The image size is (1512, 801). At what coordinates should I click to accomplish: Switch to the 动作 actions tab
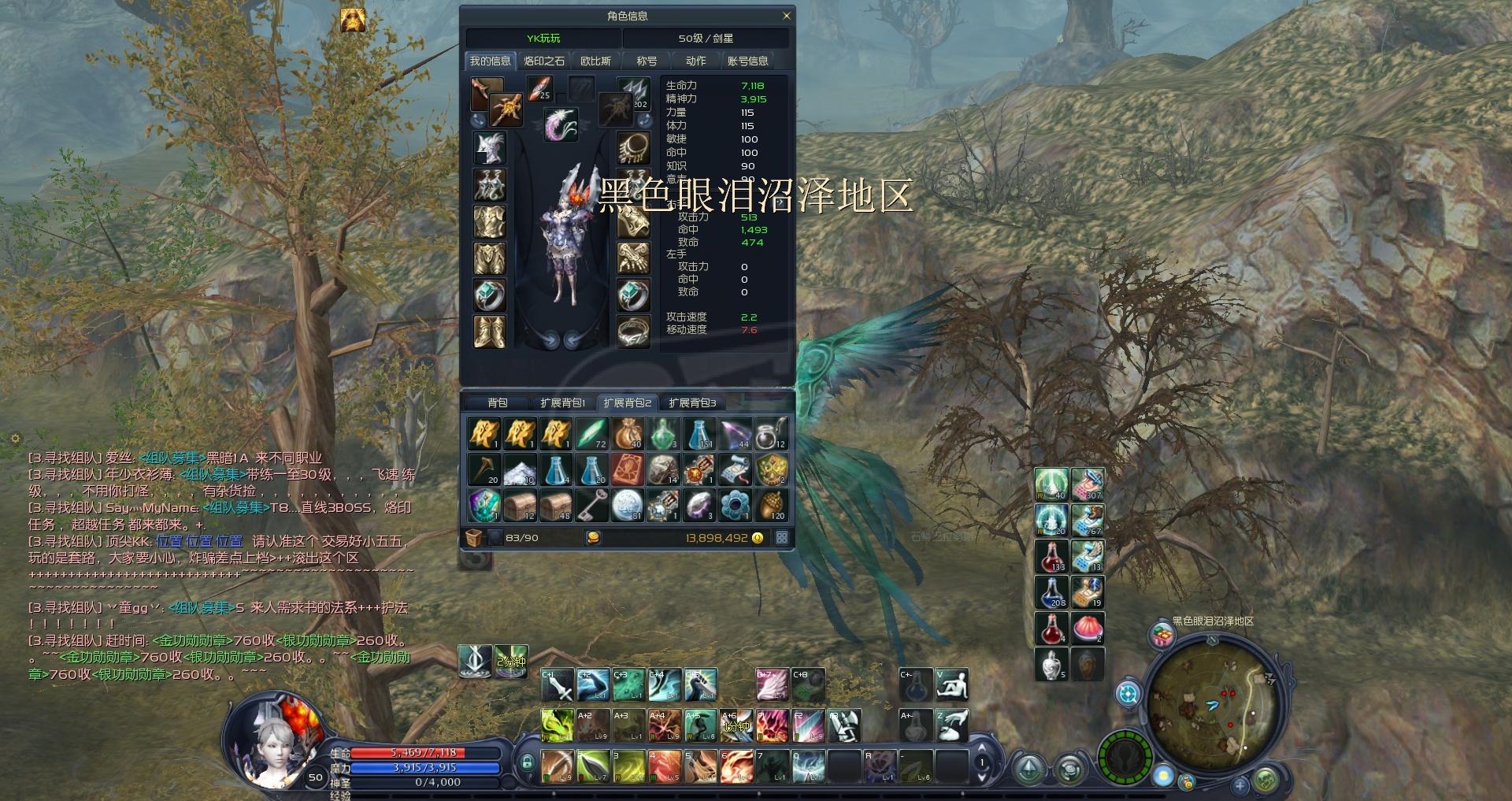tap(695, 61)
